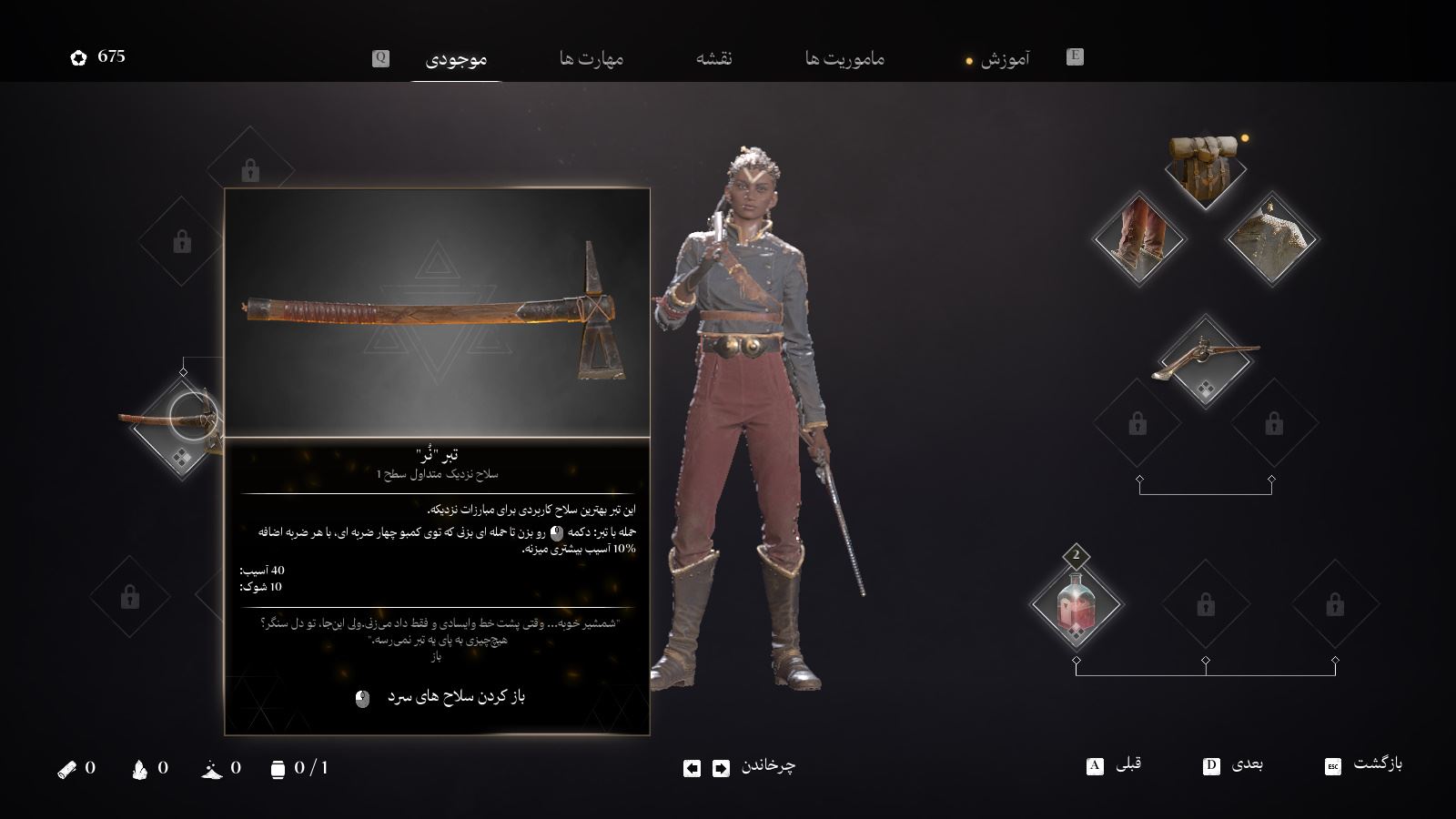1456x819 pixels.
Task: Select the backpack equipment slot
Action: 1204,168
